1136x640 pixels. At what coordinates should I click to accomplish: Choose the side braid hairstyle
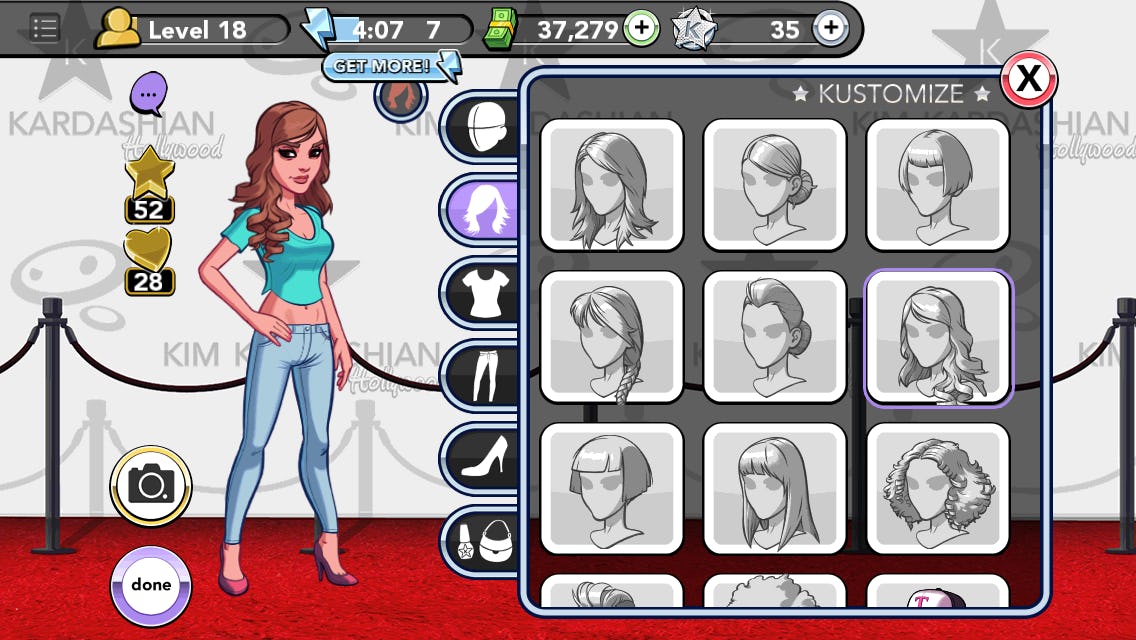point(611,337)
